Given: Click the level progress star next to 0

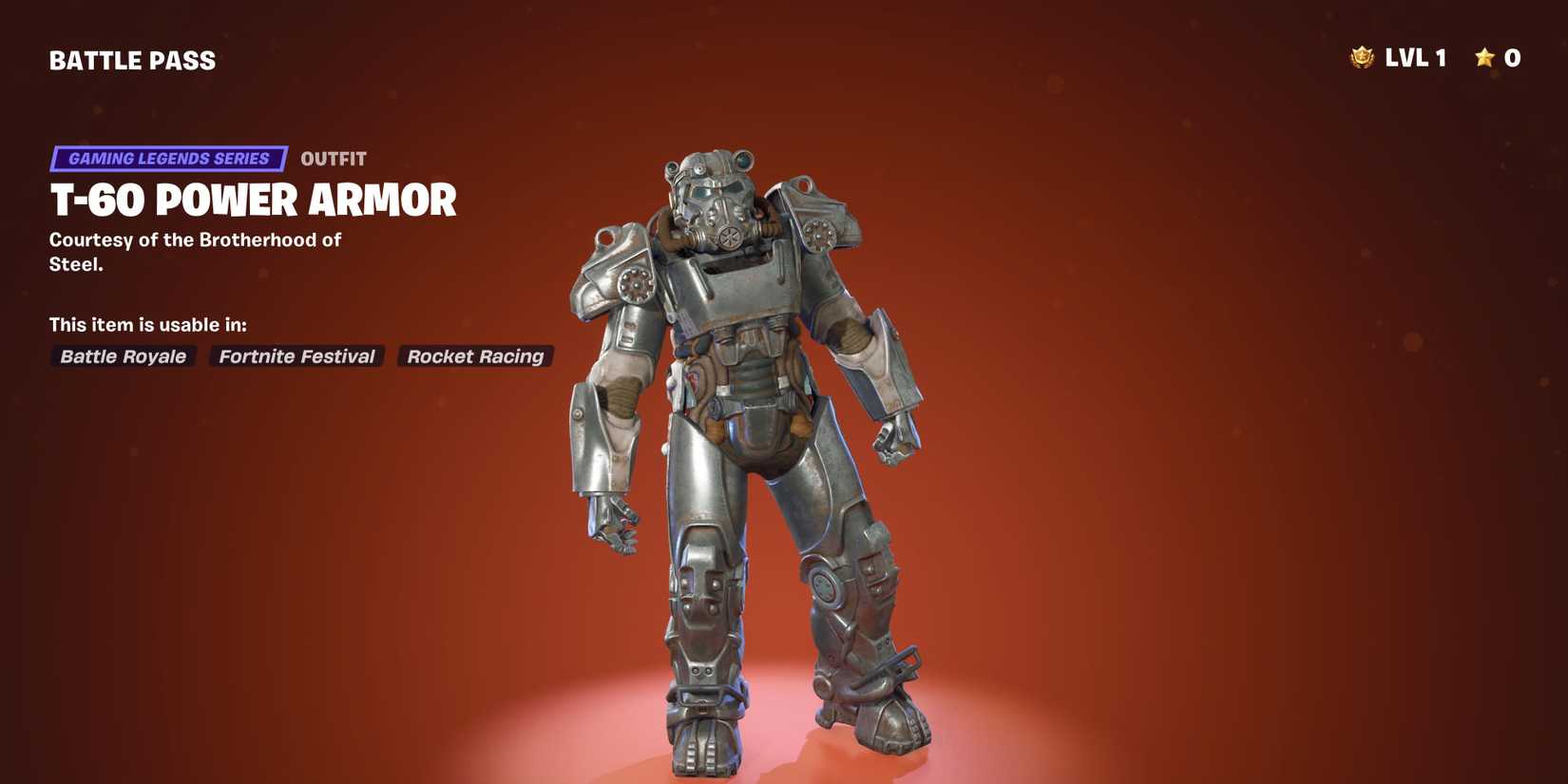Looking at the screenshot, I should pyautogui.click(x=1483, y=58).
